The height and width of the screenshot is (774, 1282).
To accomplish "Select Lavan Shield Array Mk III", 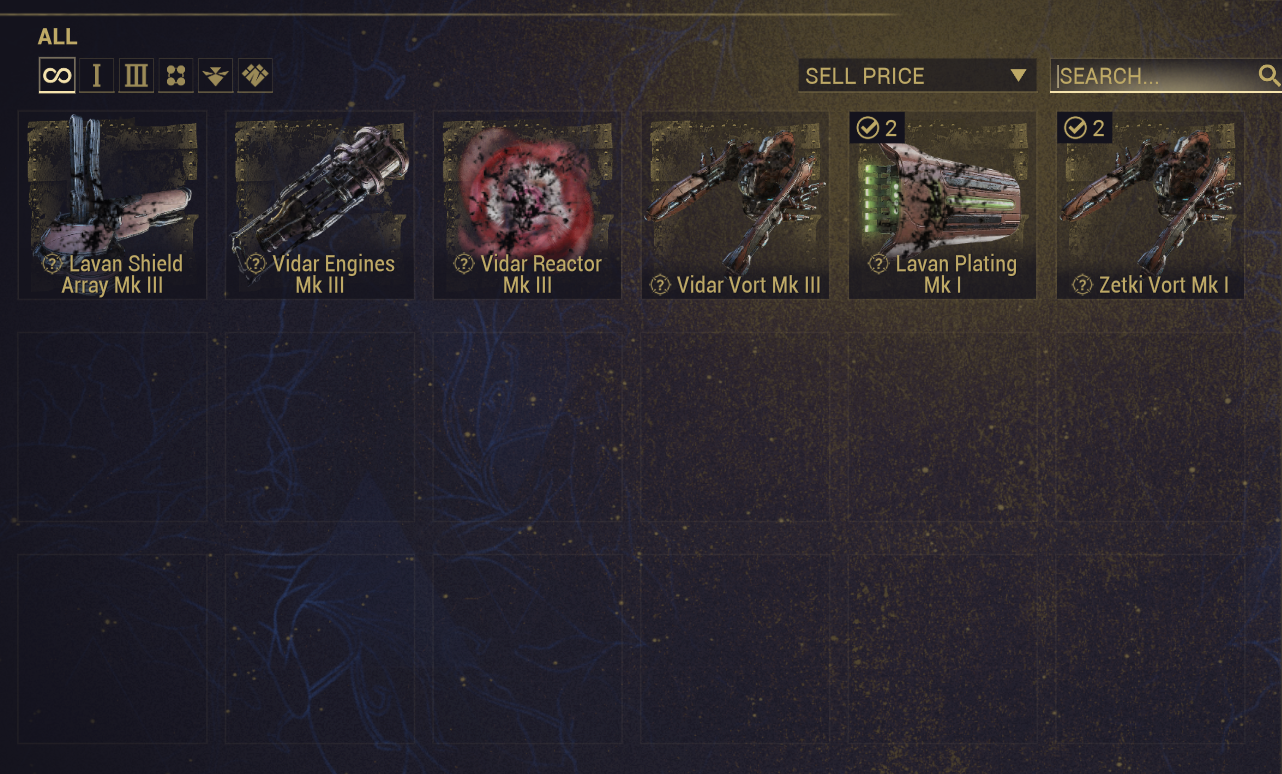I will tap(112, 205).
